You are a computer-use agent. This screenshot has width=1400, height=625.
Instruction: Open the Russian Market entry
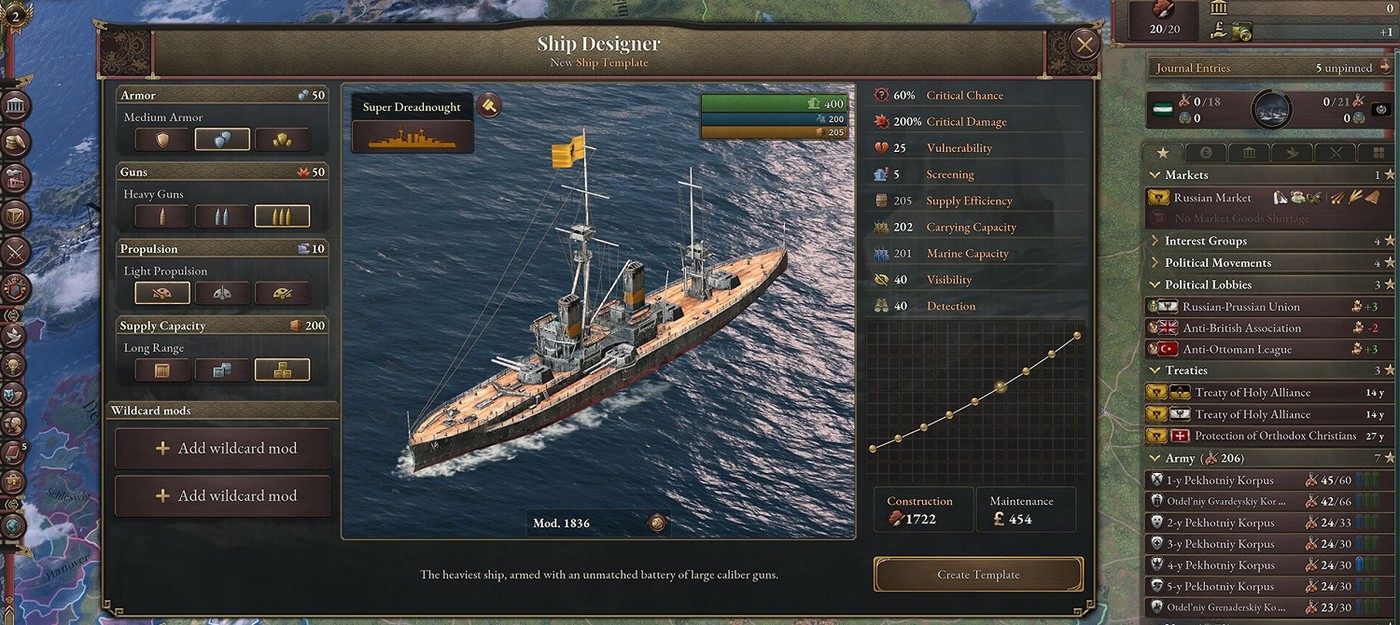point(1212,198)
